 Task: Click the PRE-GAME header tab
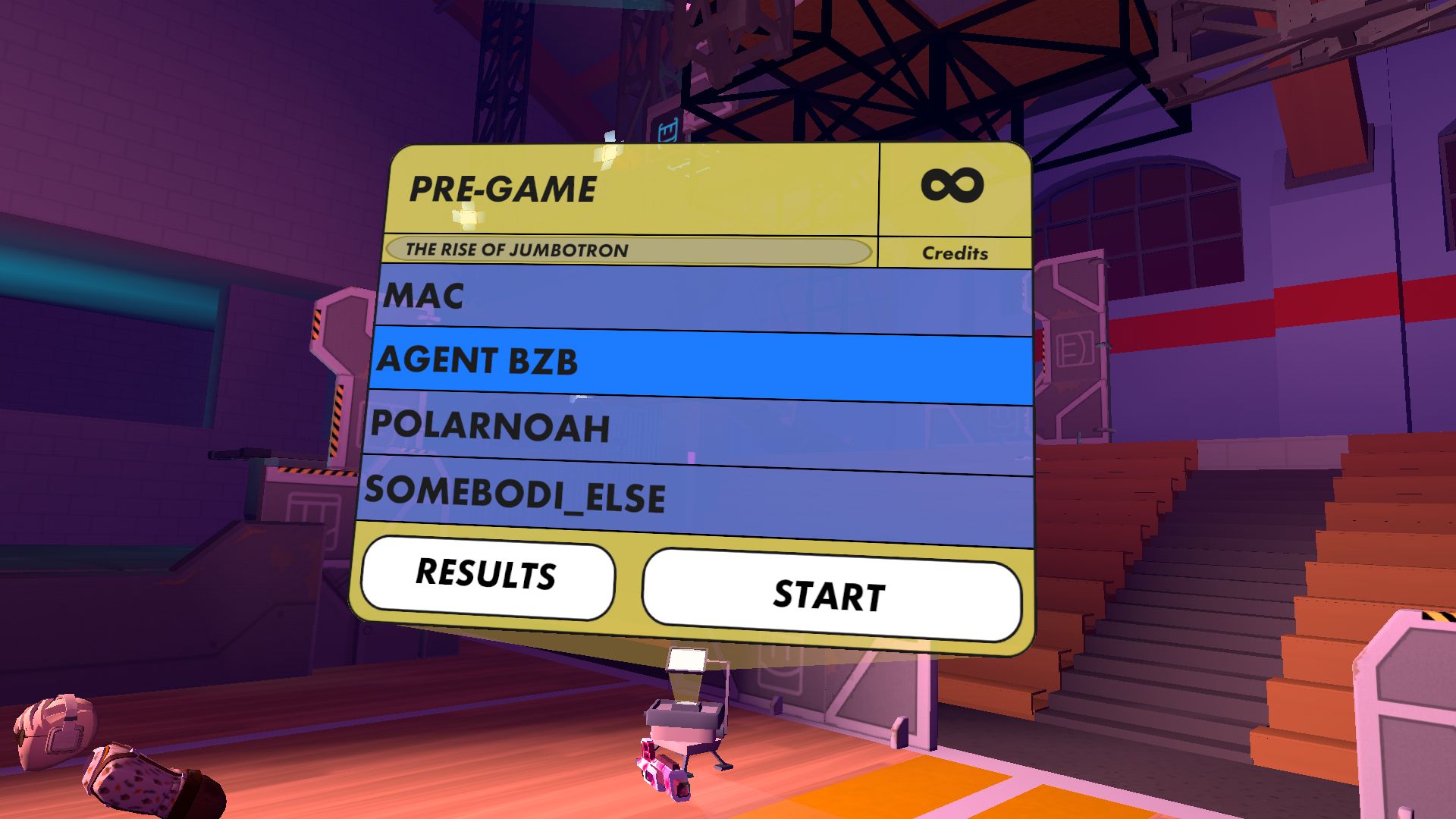tap(500, 190)
